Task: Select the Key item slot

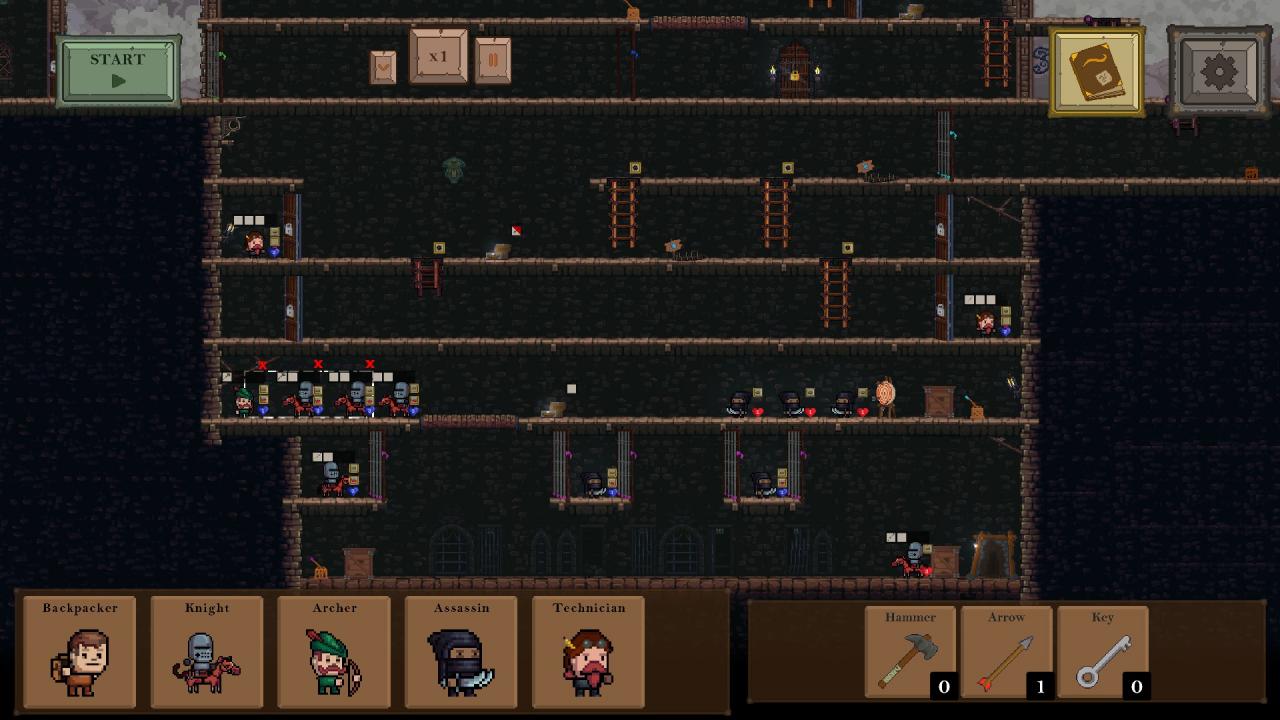Action: (x=1102, y=652)
